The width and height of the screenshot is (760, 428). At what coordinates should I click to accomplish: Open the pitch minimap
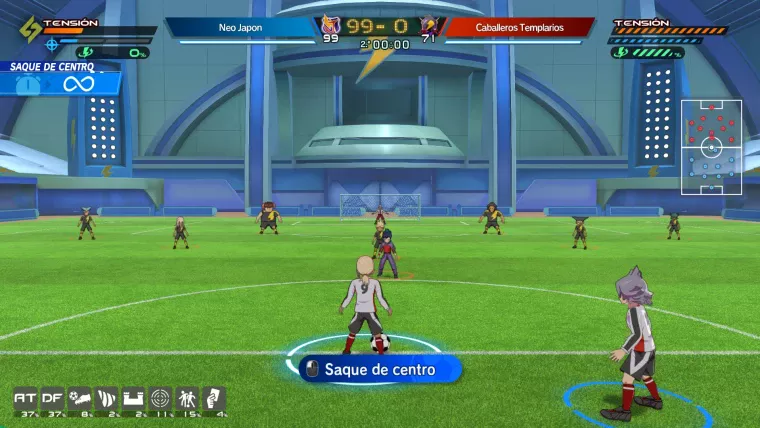coord(711,147)
